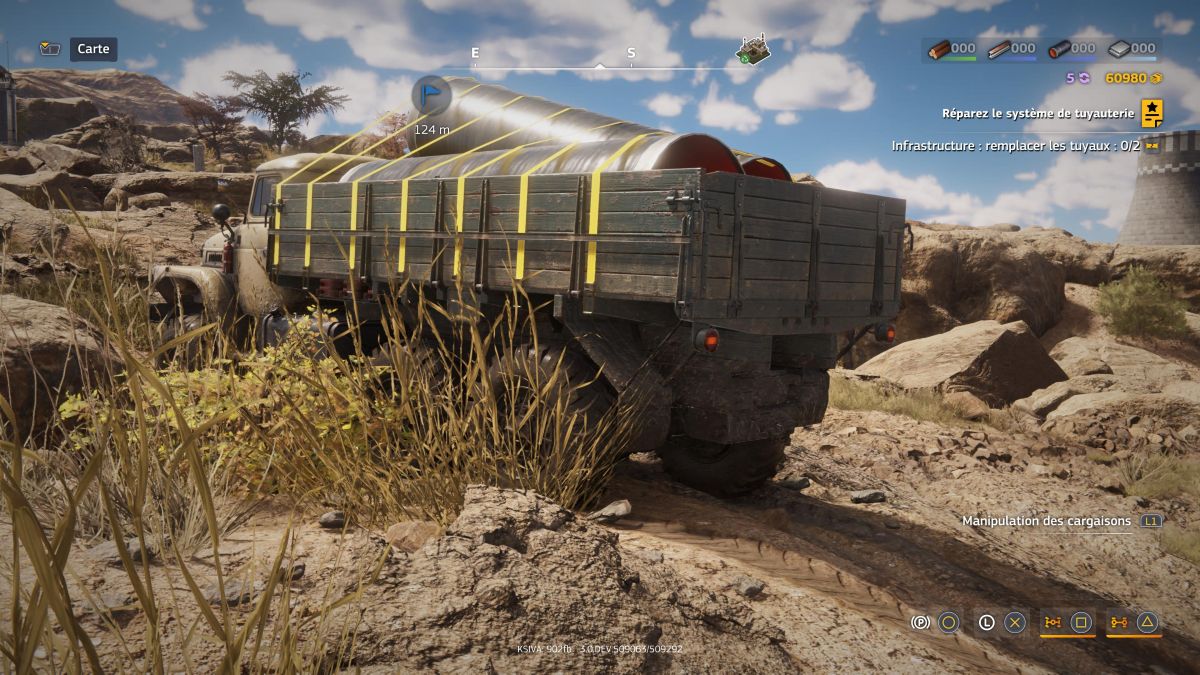Viewport: 1200px width, 675px height.
Task: Click the wooden logs resource icon
Action: pyautogui.click(x=940, y=48)
